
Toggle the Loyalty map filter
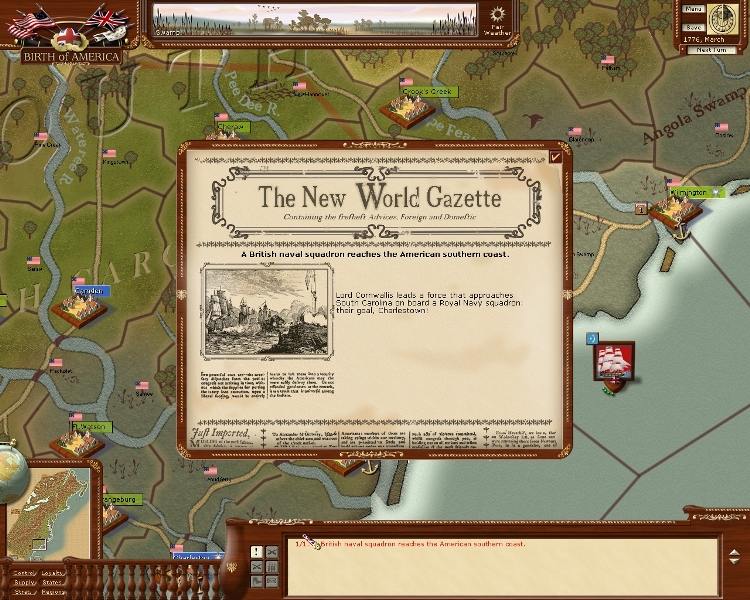(x=53, y=573)
